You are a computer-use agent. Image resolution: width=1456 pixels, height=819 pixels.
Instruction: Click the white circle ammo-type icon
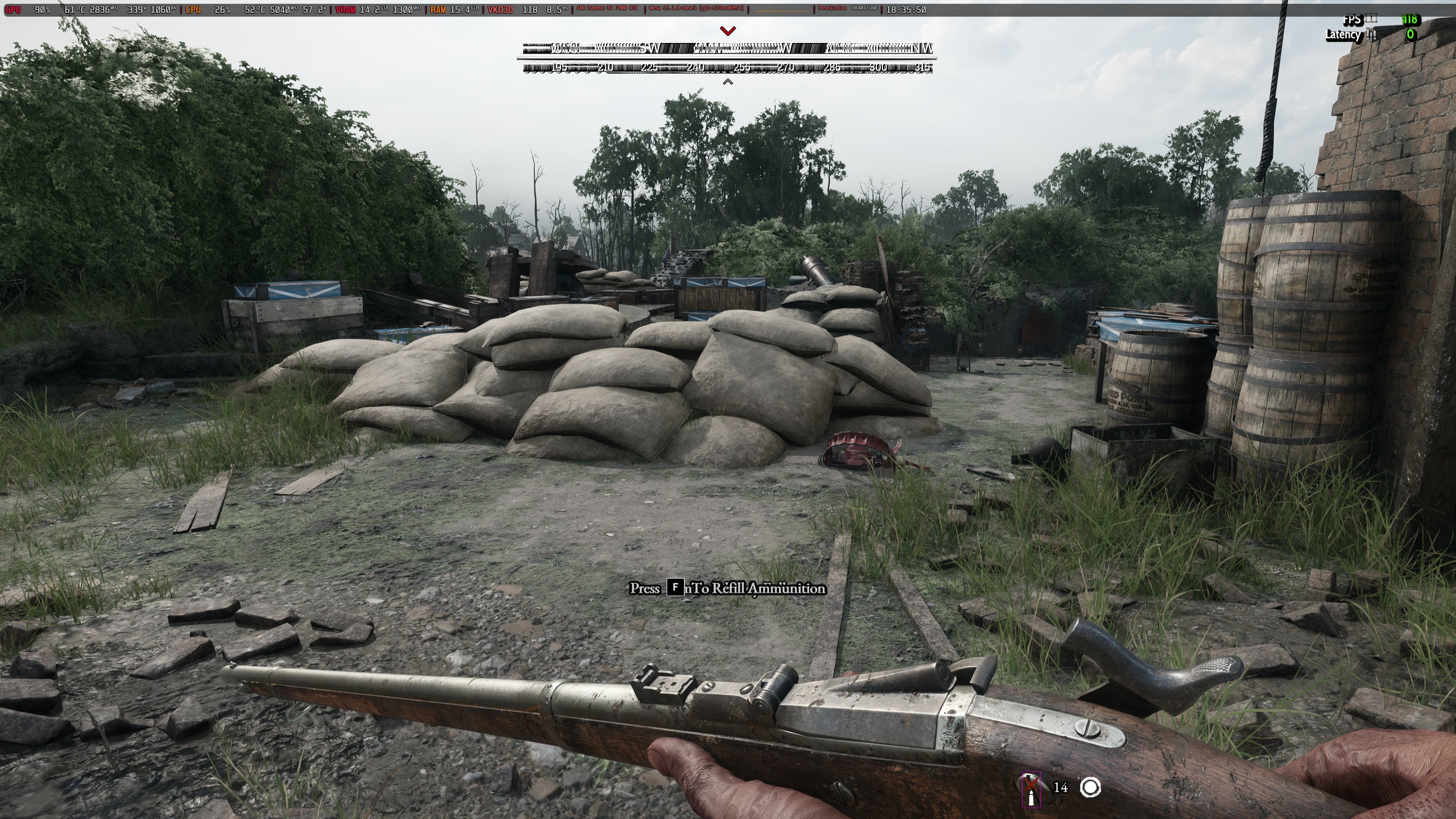pyautogui.click(x=1090, y=788)
